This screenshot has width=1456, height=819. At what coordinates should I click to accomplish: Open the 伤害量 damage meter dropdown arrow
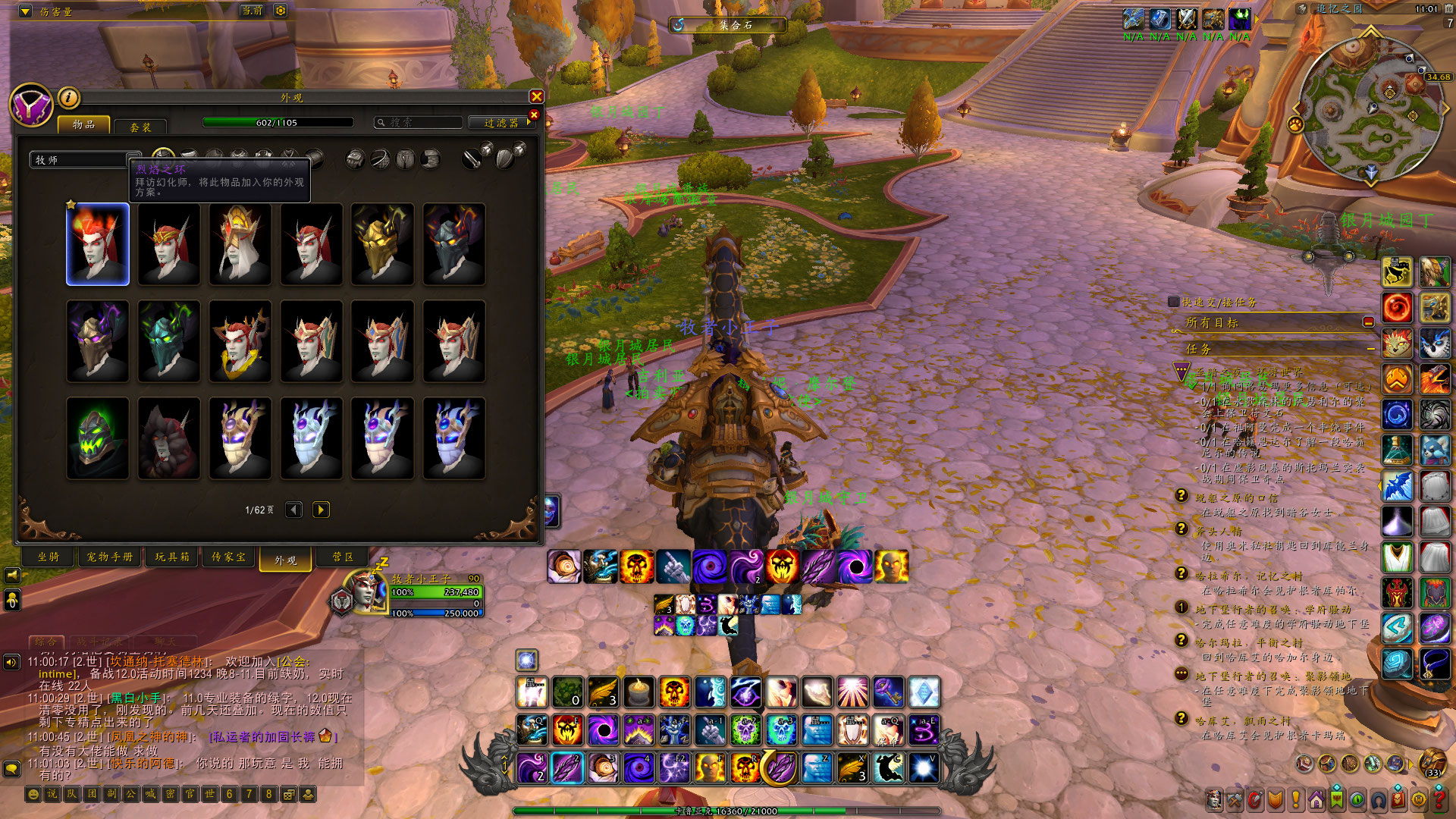pos(25,11)
